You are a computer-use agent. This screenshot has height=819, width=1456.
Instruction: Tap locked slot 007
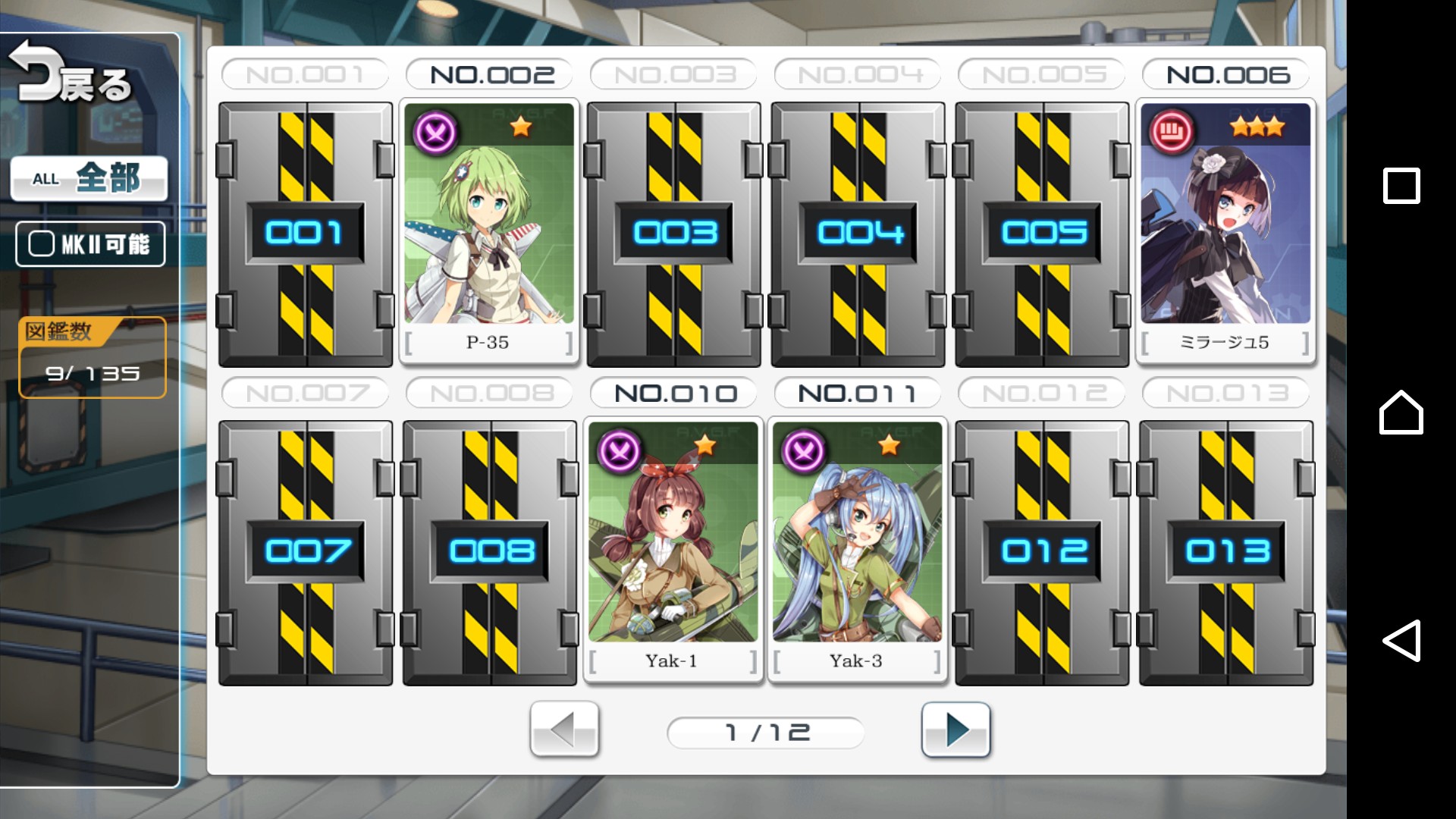[306, 552]
